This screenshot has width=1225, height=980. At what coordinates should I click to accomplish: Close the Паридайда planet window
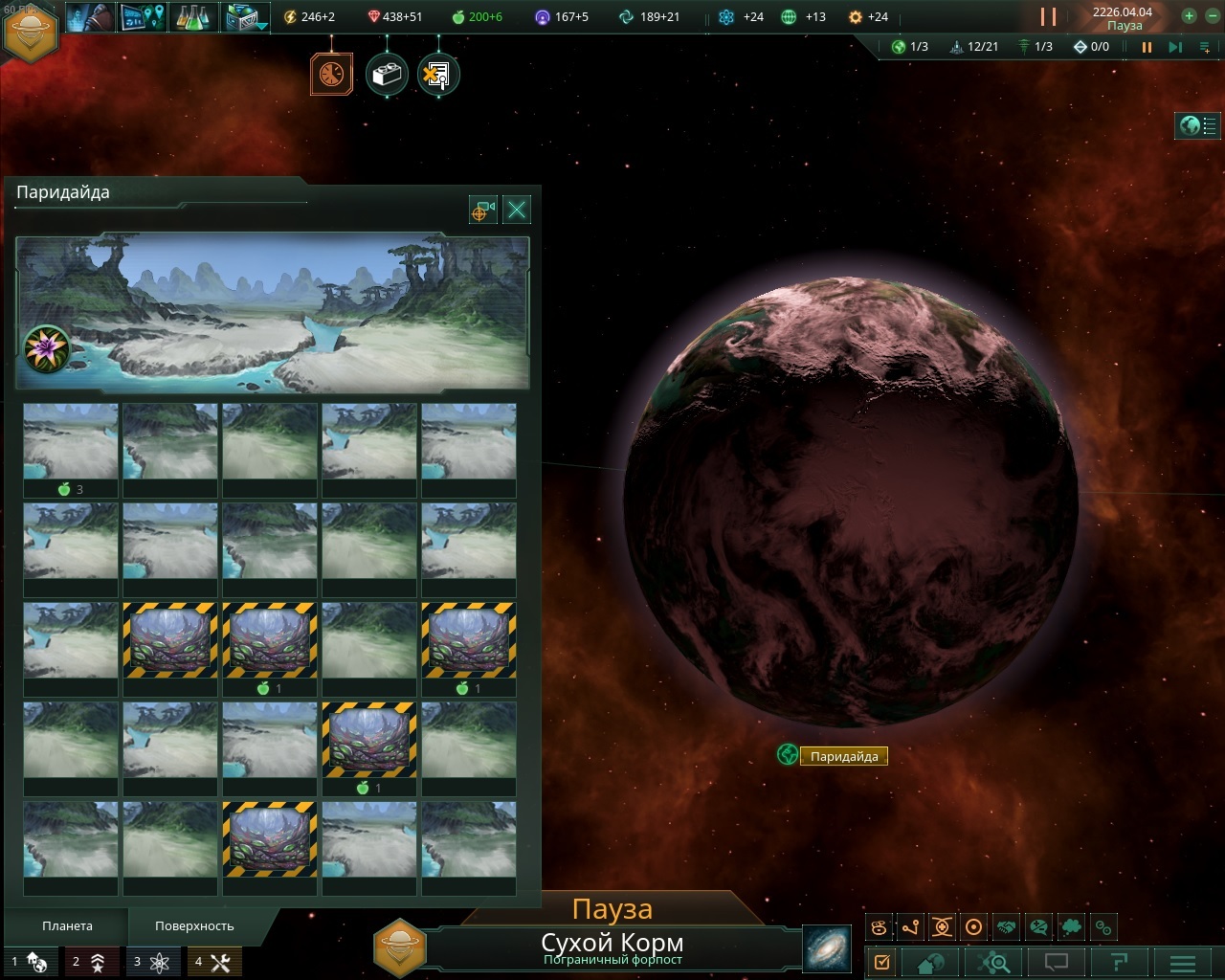[x=517, y=210]
